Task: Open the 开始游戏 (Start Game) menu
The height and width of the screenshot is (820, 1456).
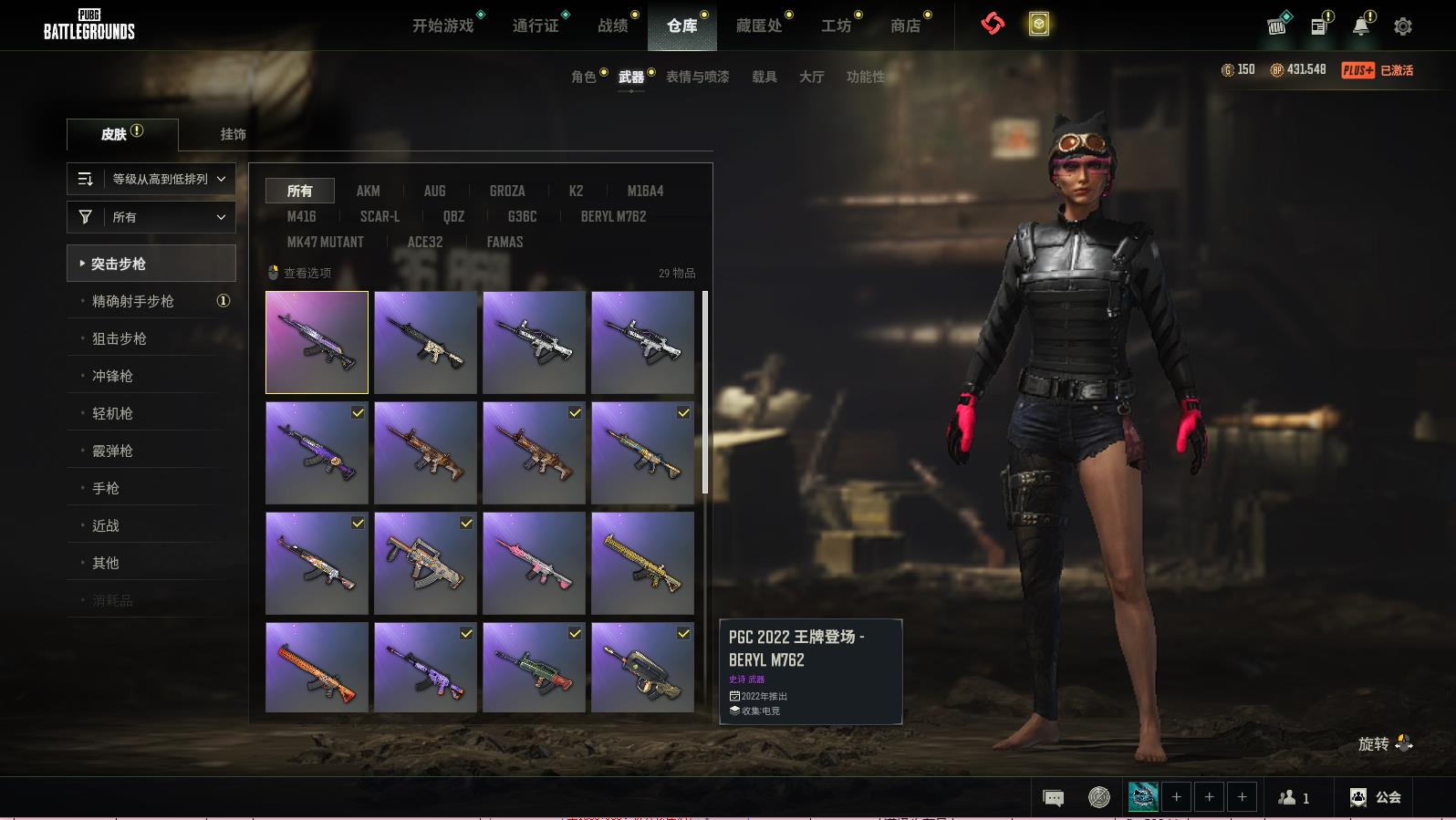Action: (x=443, y=26)
